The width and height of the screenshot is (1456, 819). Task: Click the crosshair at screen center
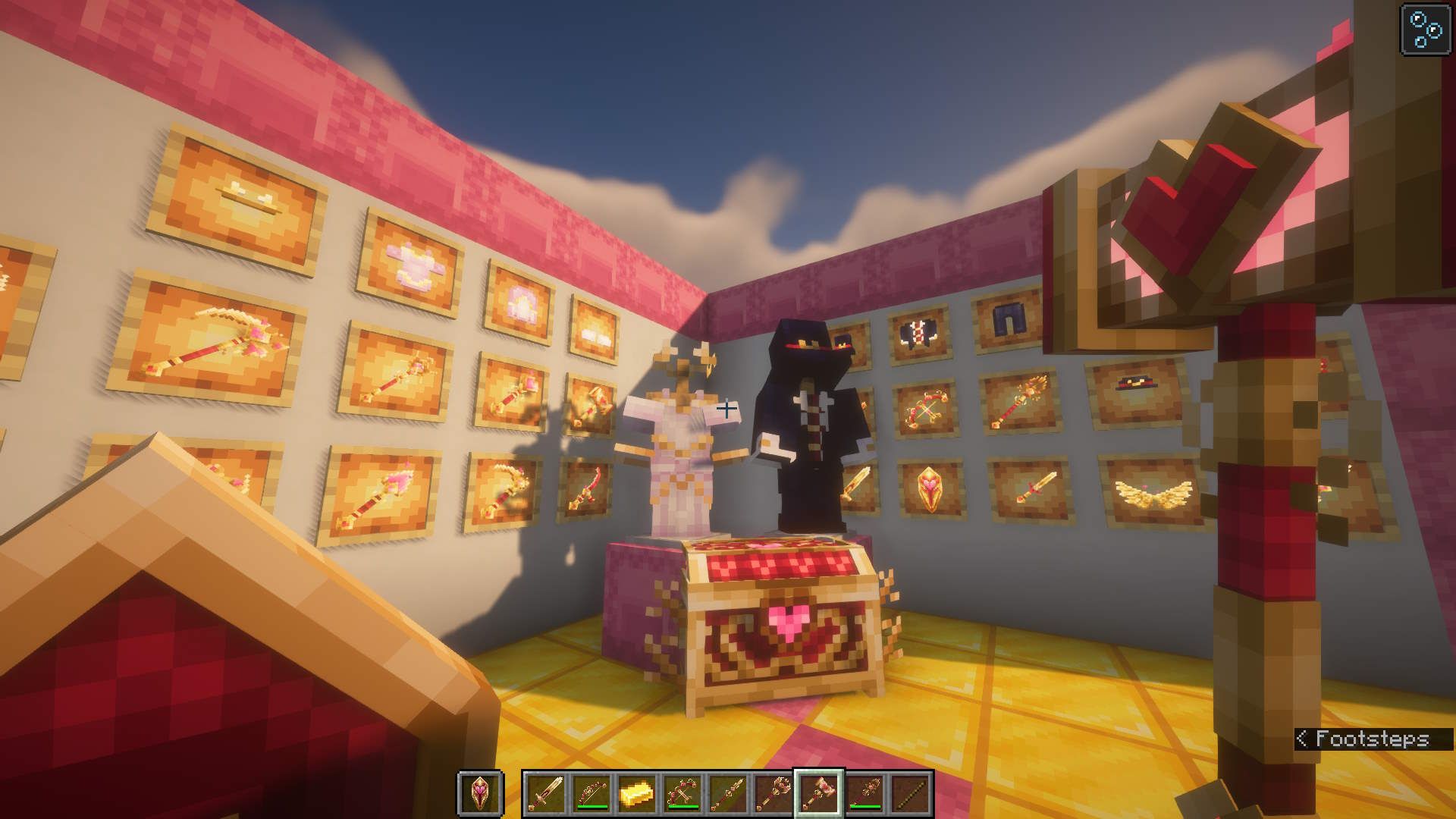(x=726, y=409)
